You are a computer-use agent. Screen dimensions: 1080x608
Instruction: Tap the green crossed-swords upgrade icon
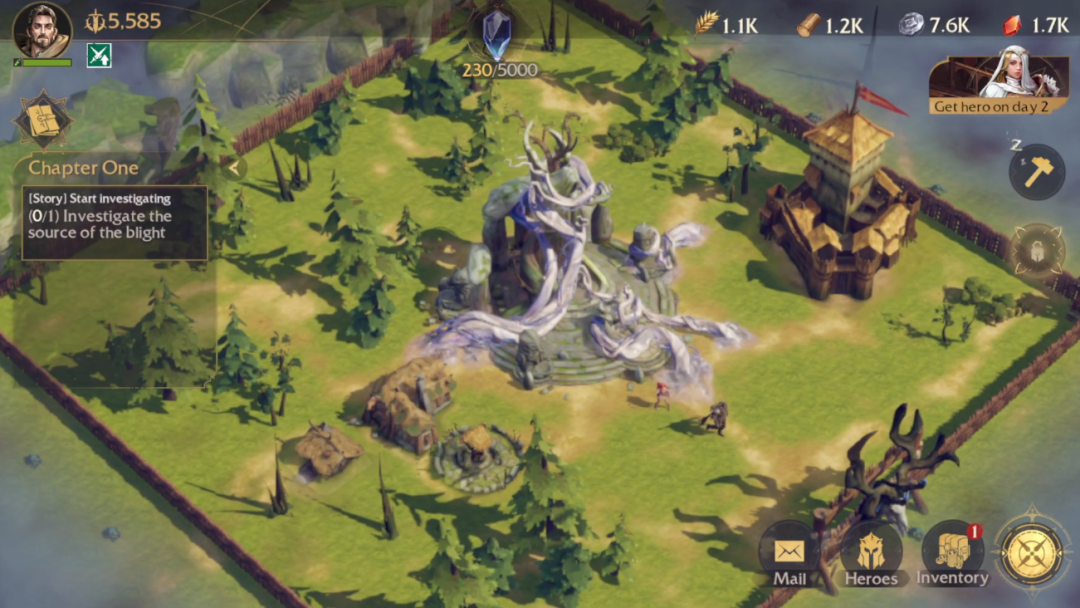[x=98, y=56]
